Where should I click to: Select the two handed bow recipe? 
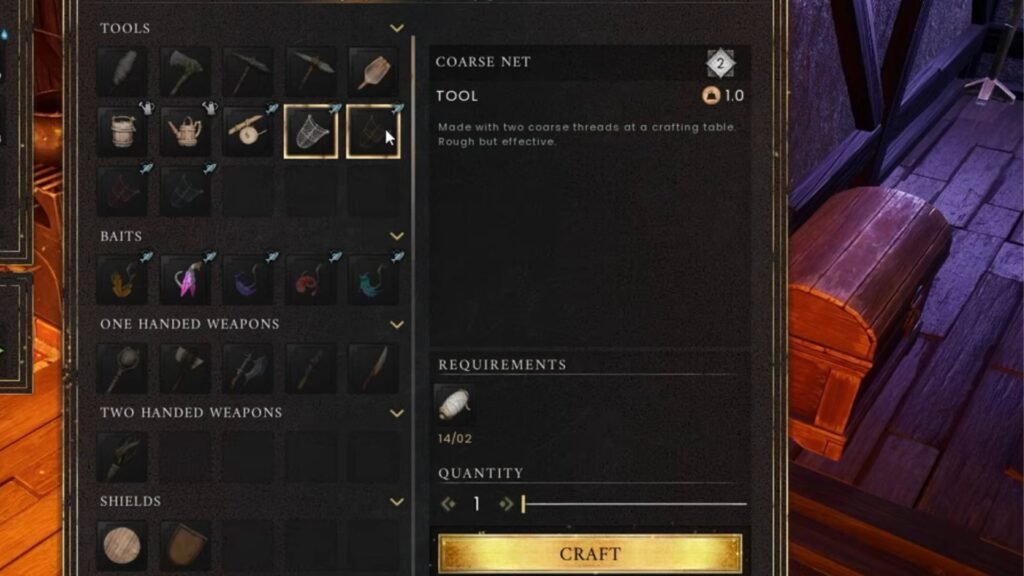pyautogui.click(x=123, y=456)
